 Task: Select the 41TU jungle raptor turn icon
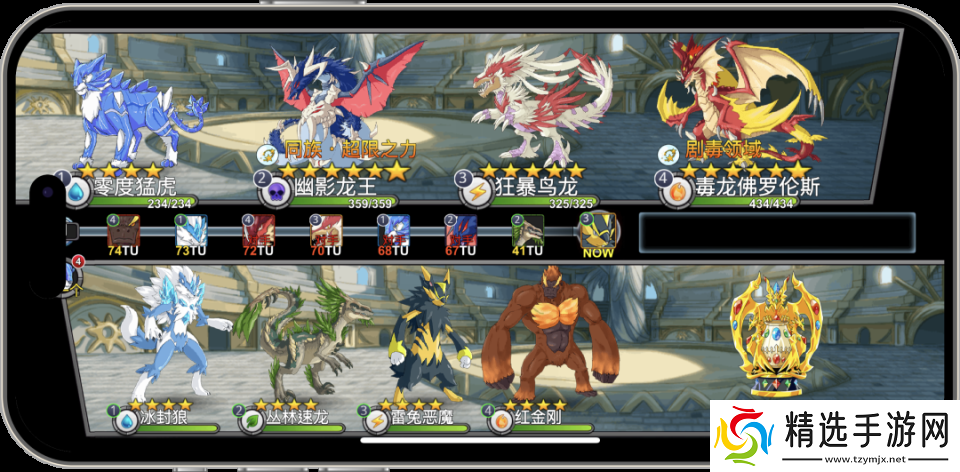pyautogui.click(x=528, y=232)
